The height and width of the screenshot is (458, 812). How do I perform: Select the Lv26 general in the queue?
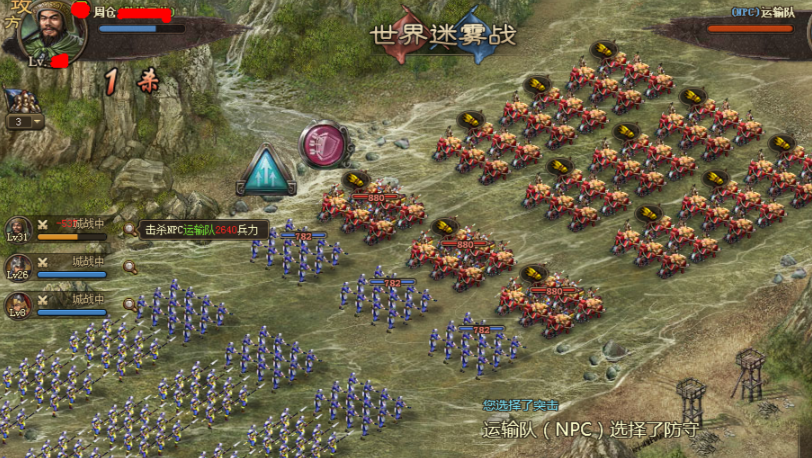click(19, 266)
